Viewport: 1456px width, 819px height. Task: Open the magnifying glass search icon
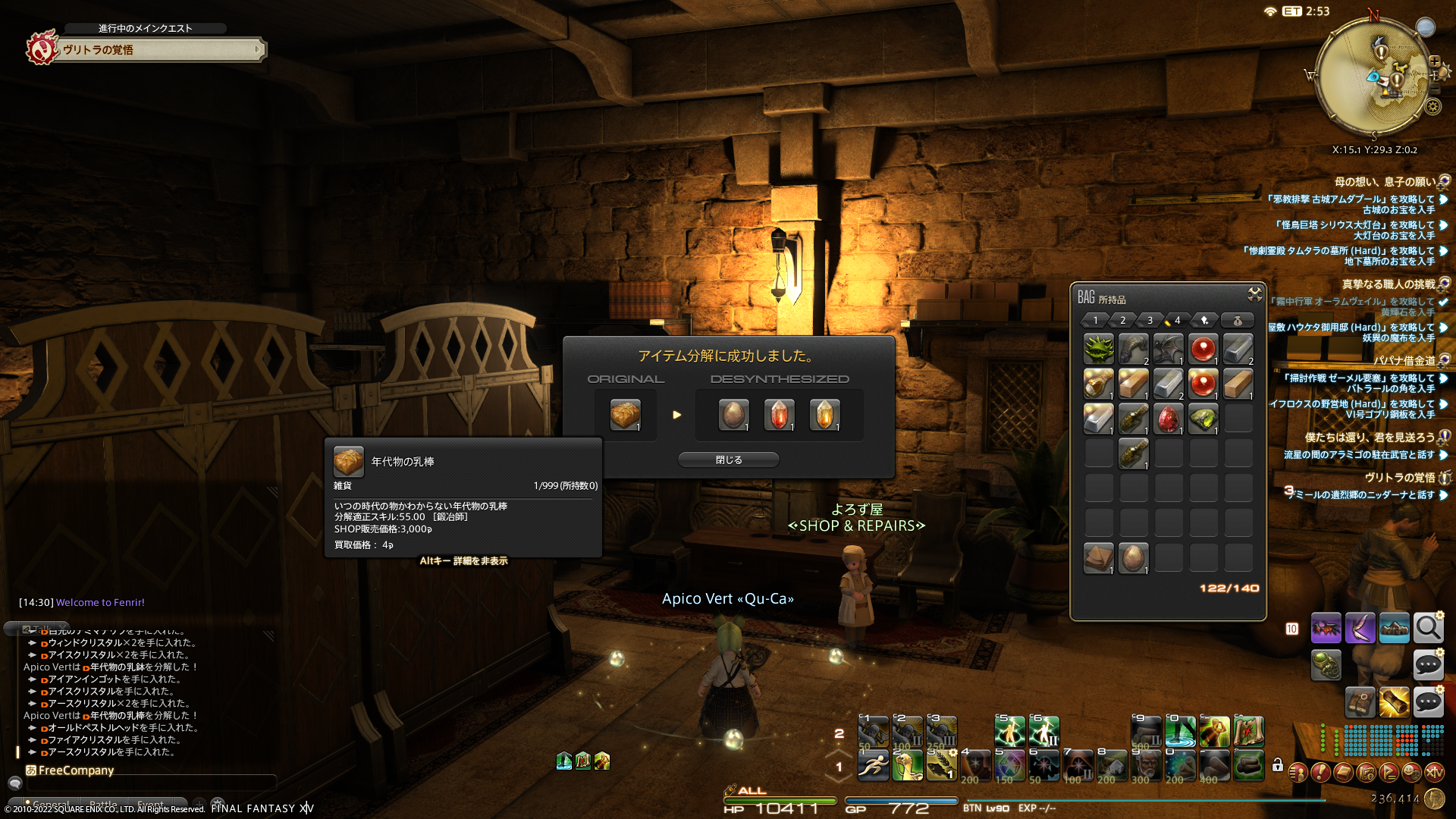(1428, 628)
